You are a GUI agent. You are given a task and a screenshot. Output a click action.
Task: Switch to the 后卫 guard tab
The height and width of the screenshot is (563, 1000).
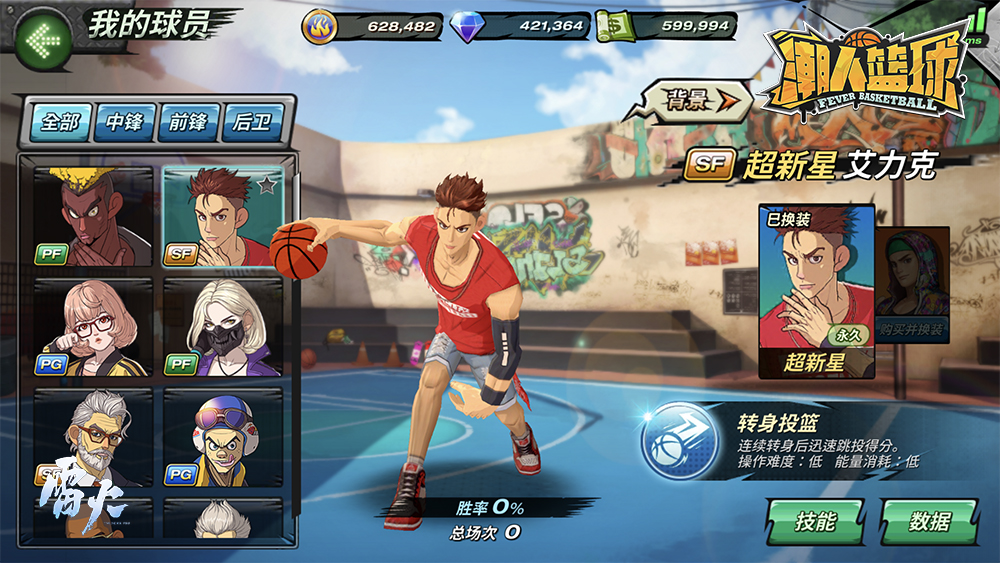point(253,122)
